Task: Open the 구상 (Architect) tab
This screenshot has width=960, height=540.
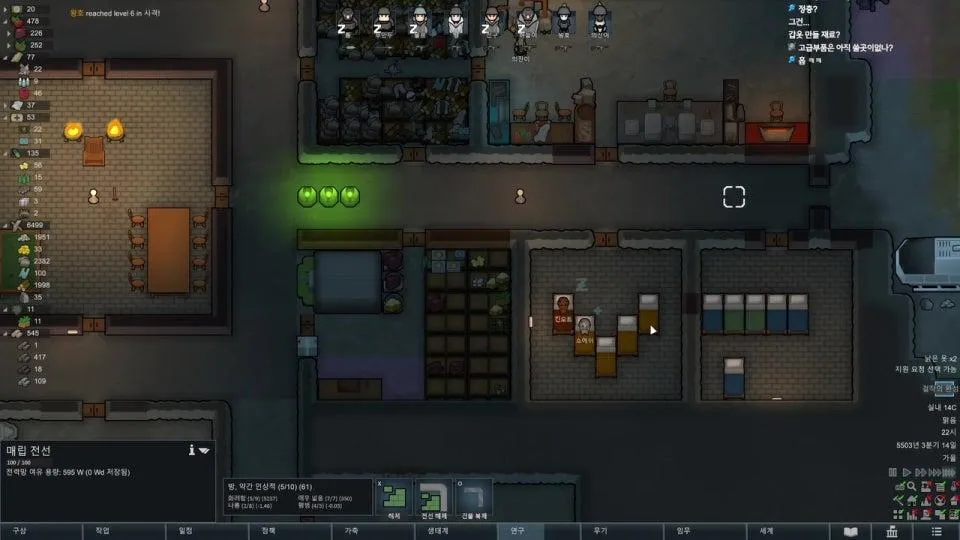Action: pyautogui.click(x=20, y=531)
